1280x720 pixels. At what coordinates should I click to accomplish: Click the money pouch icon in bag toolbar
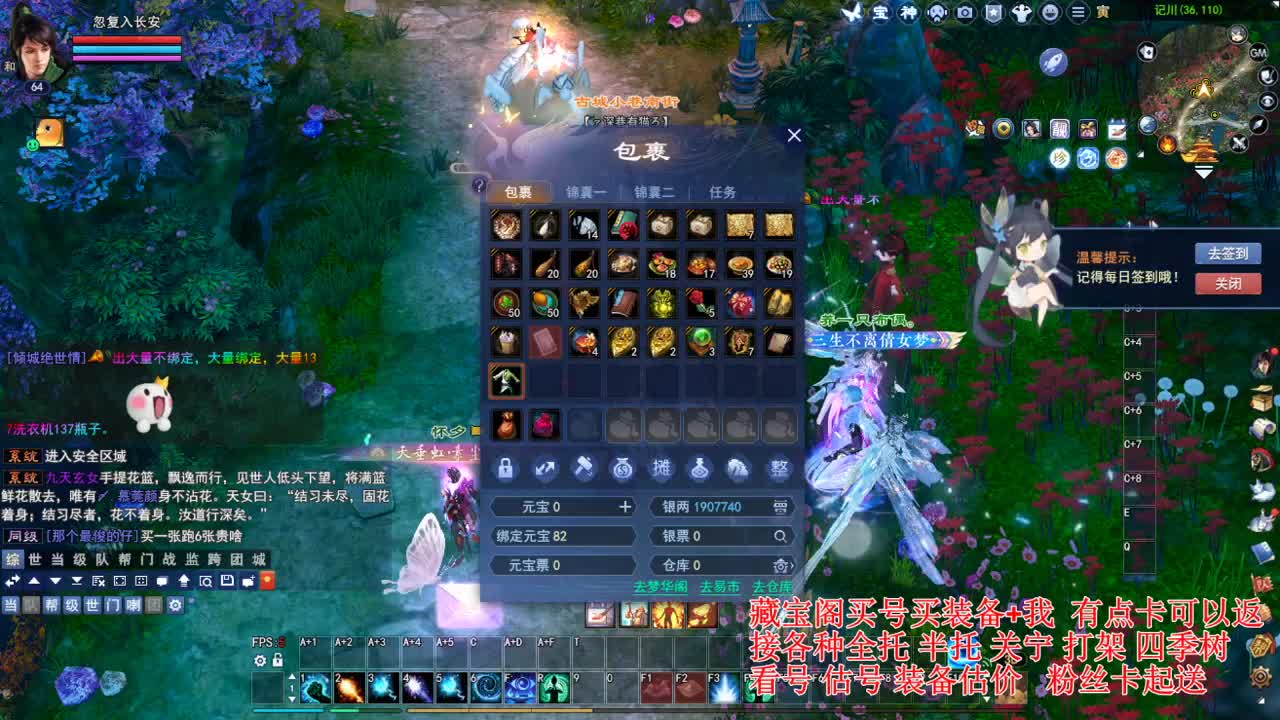coord(623,468)
